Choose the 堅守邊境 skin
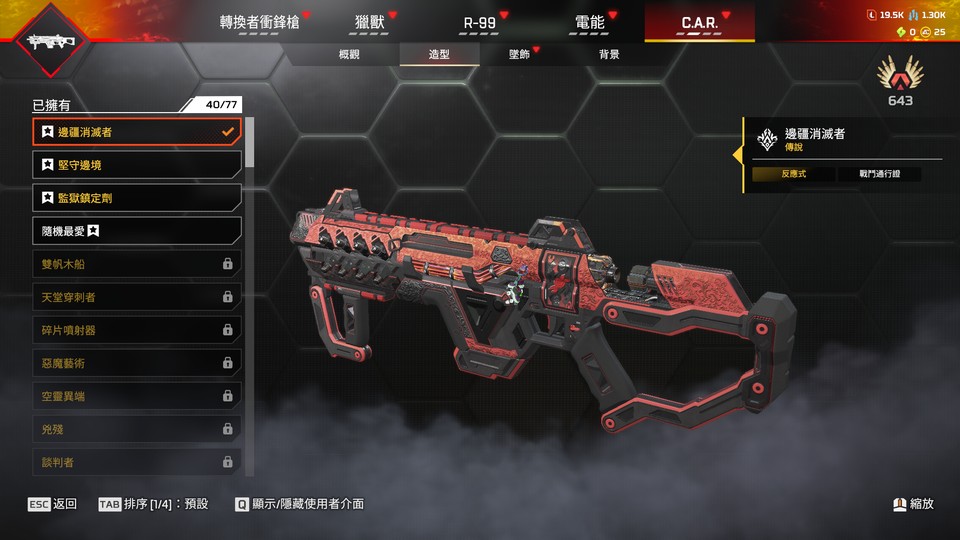The width and height of the screenshot is (960, 540). [x=136, y=165]
